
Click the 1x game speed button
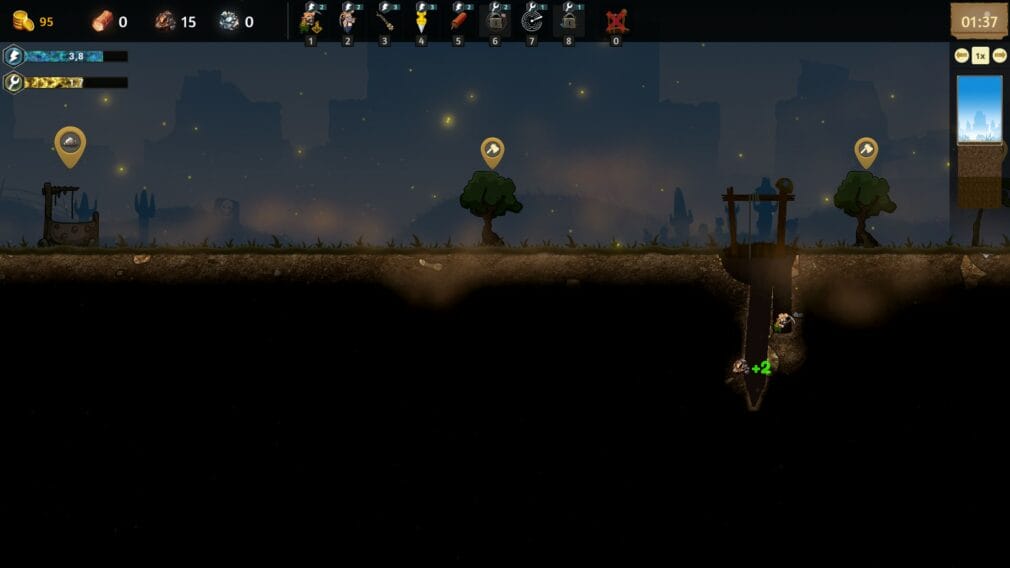pyautogui.click(x=980, y=56)
